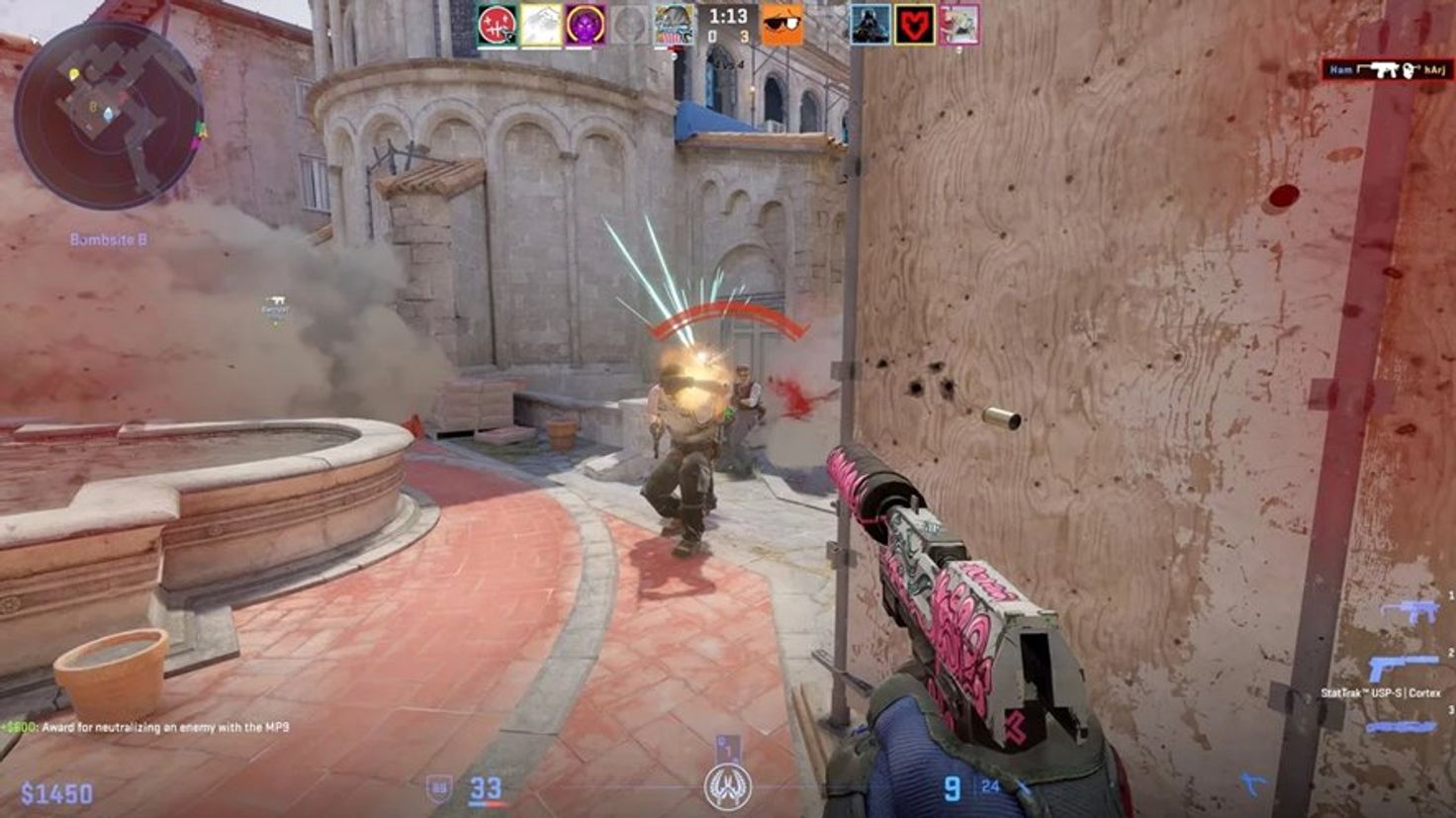Click the purple demon teammate avatar
The width and height of the screenshot is (1456, 818).
coord(588,22)
